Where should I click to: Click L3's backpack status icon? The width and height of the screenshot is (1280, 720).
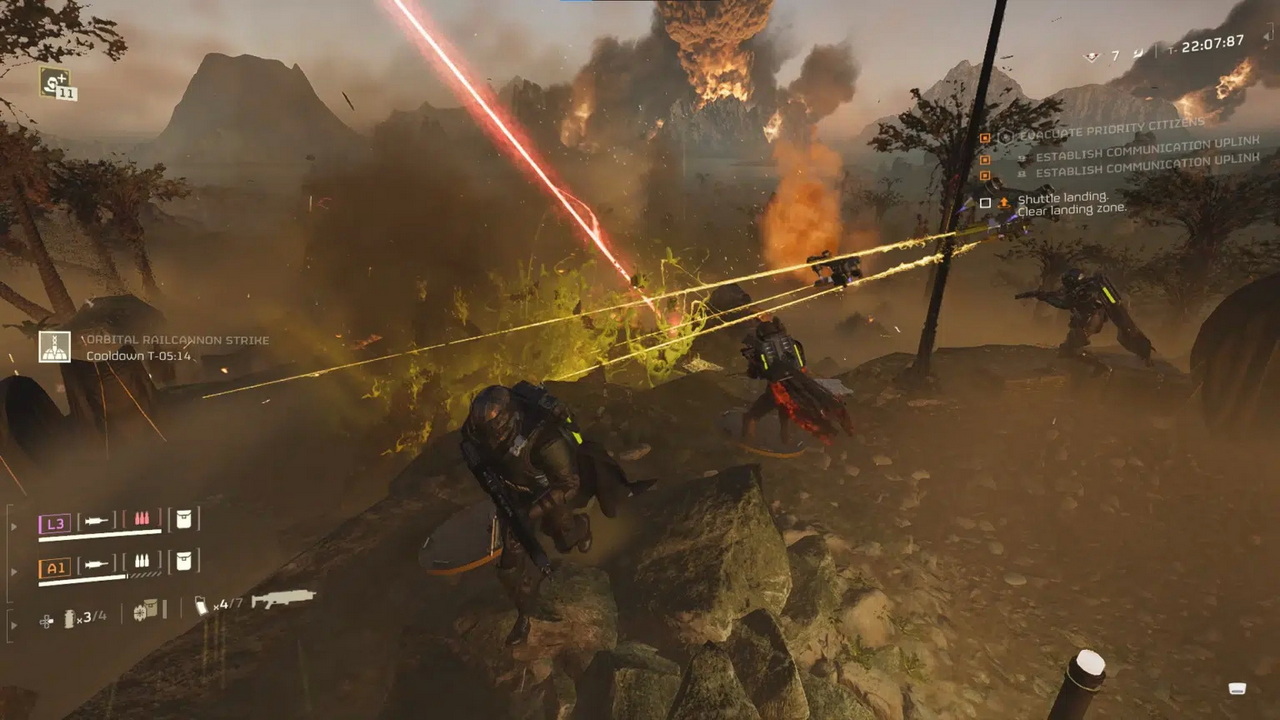[x=183, y=520]
